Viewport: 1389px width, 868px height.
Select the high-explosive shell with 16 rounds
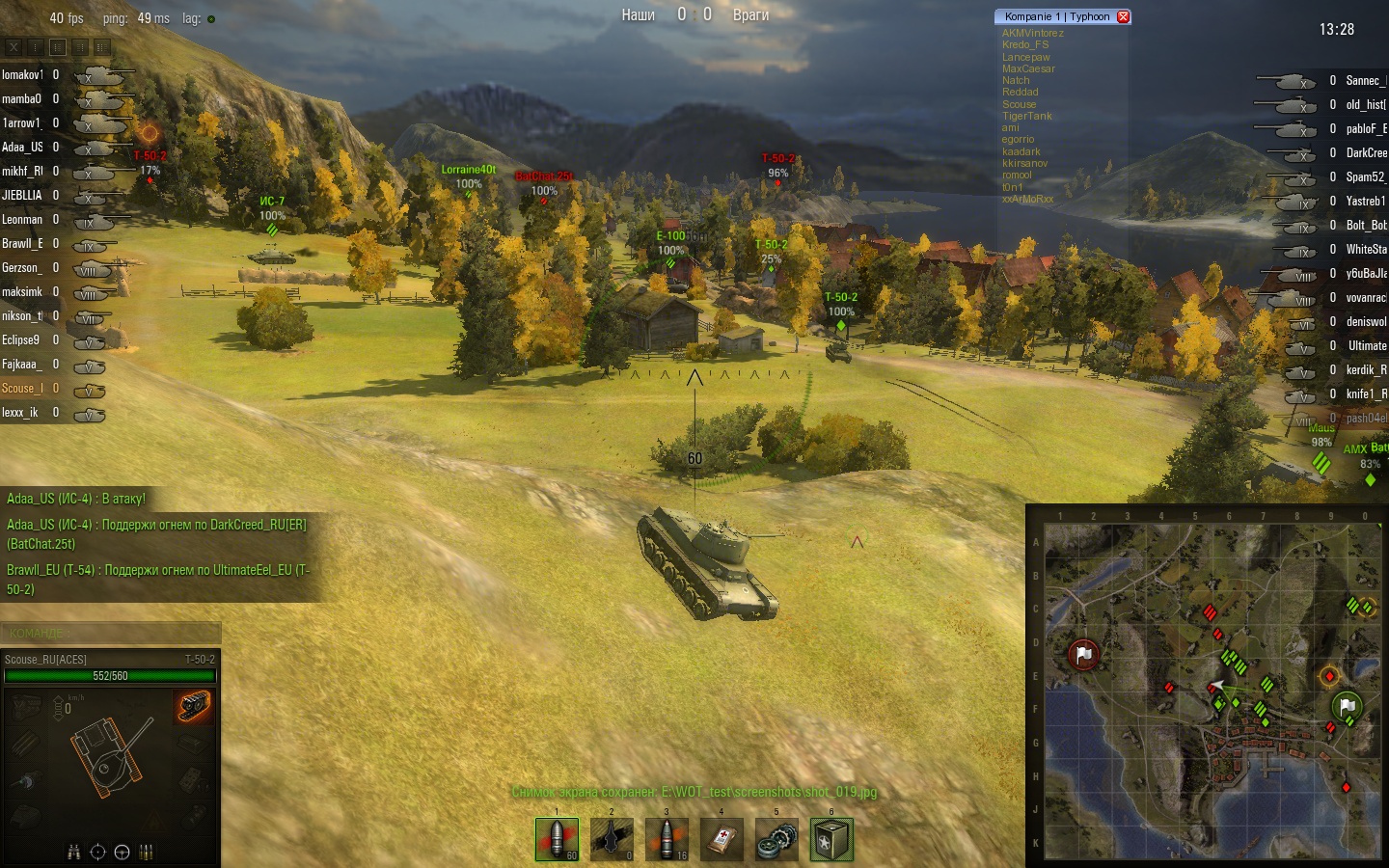click(667, 839)
